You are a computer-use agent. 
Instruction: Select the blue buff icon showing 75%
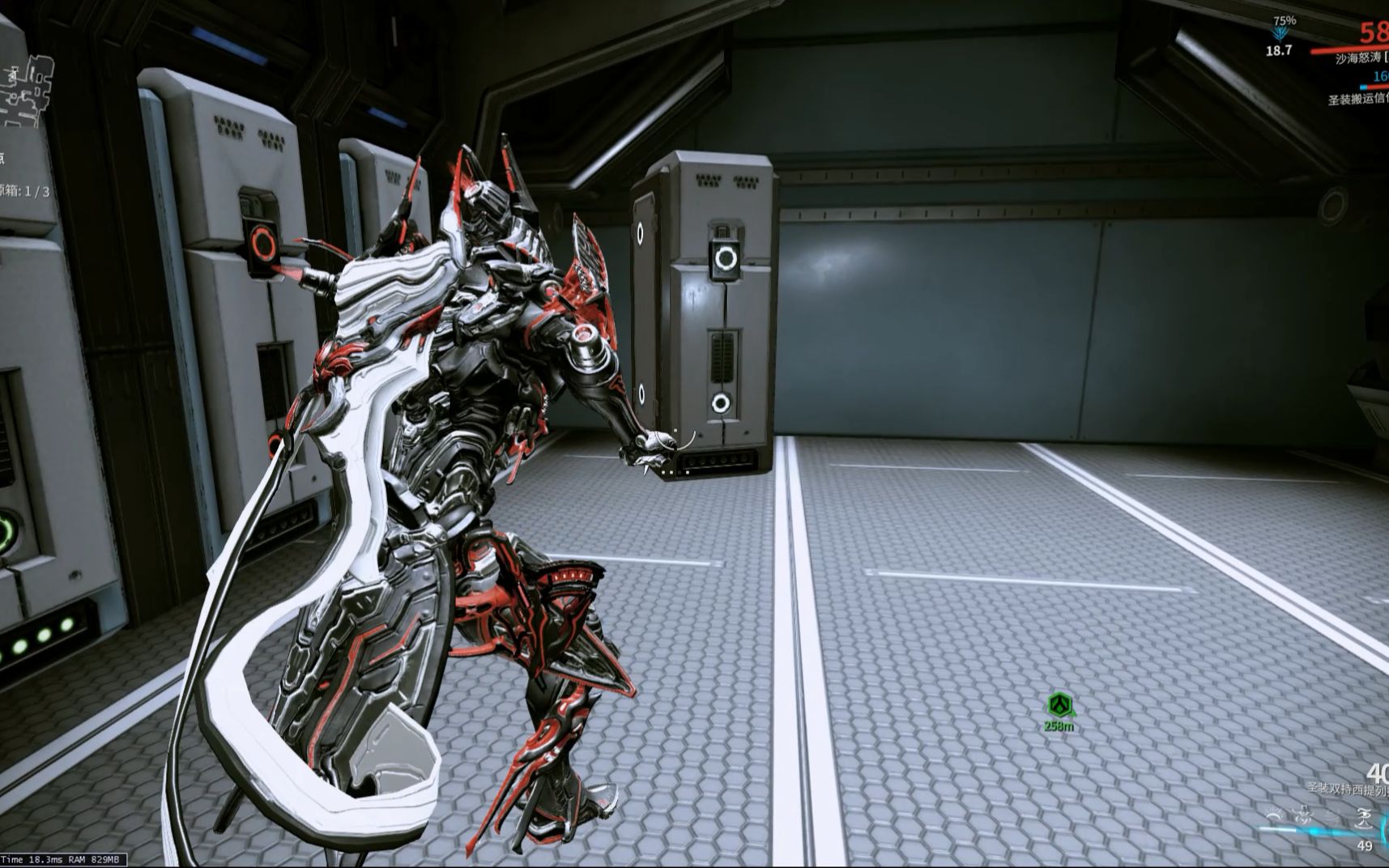tap(1280, 34)
